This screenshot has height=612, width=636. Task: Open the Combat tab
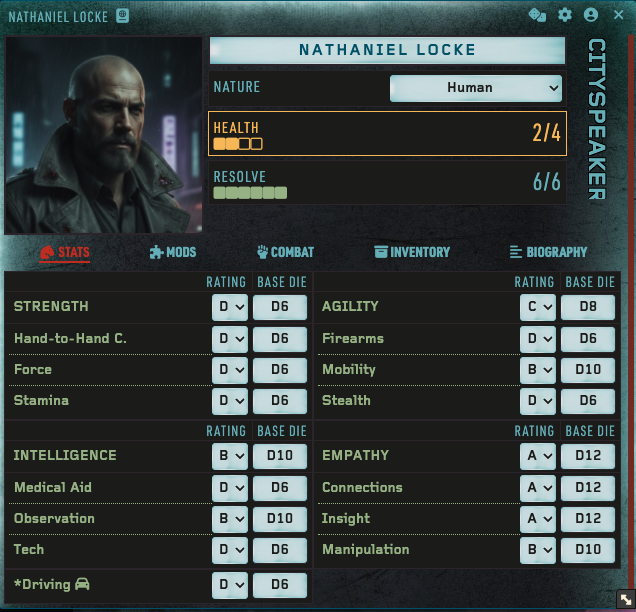(285, 253)
